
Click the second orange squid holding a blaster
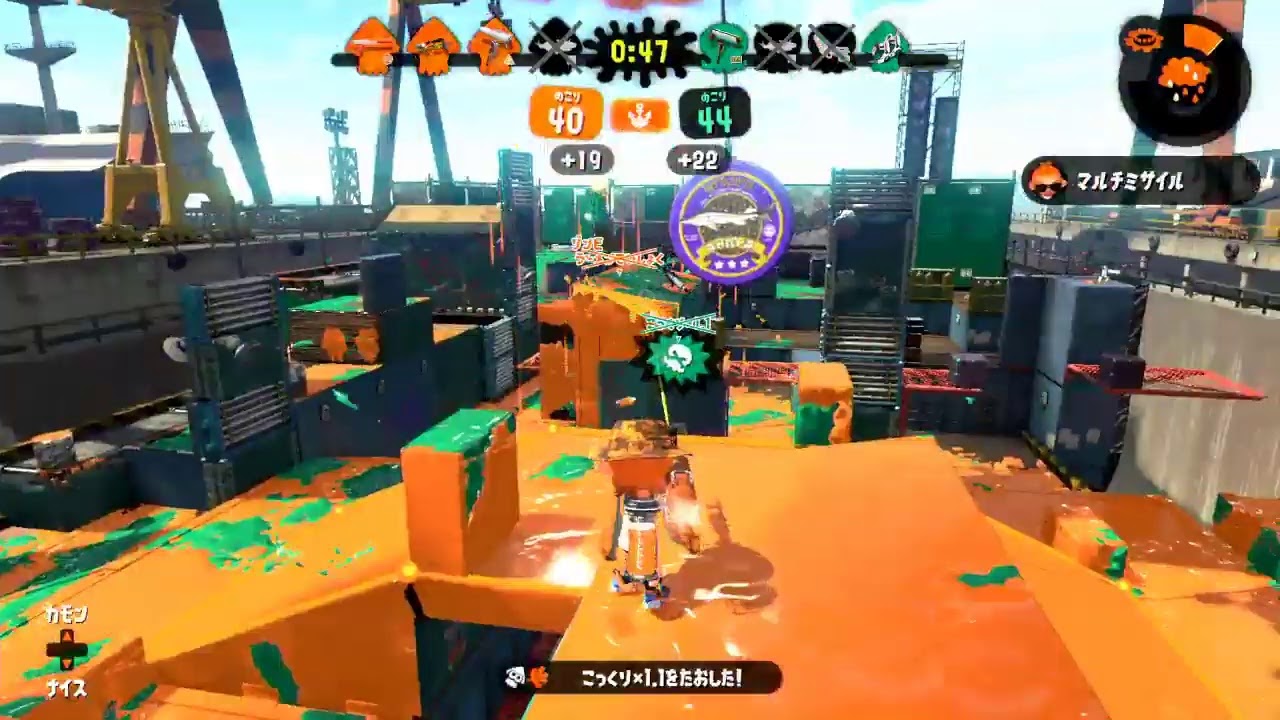click(432, 45)
